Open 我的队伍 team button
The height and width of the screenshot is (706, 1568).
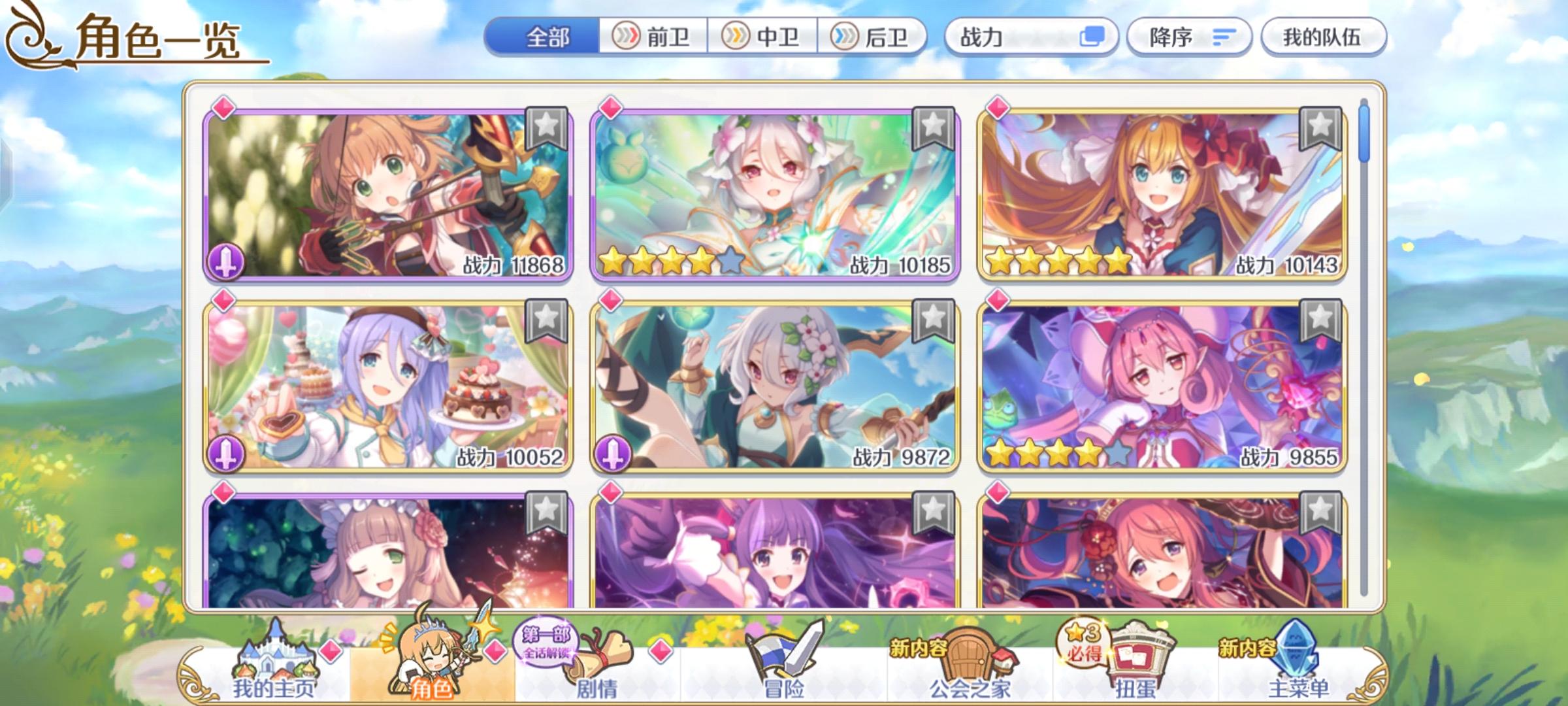tap(1326, 38)
